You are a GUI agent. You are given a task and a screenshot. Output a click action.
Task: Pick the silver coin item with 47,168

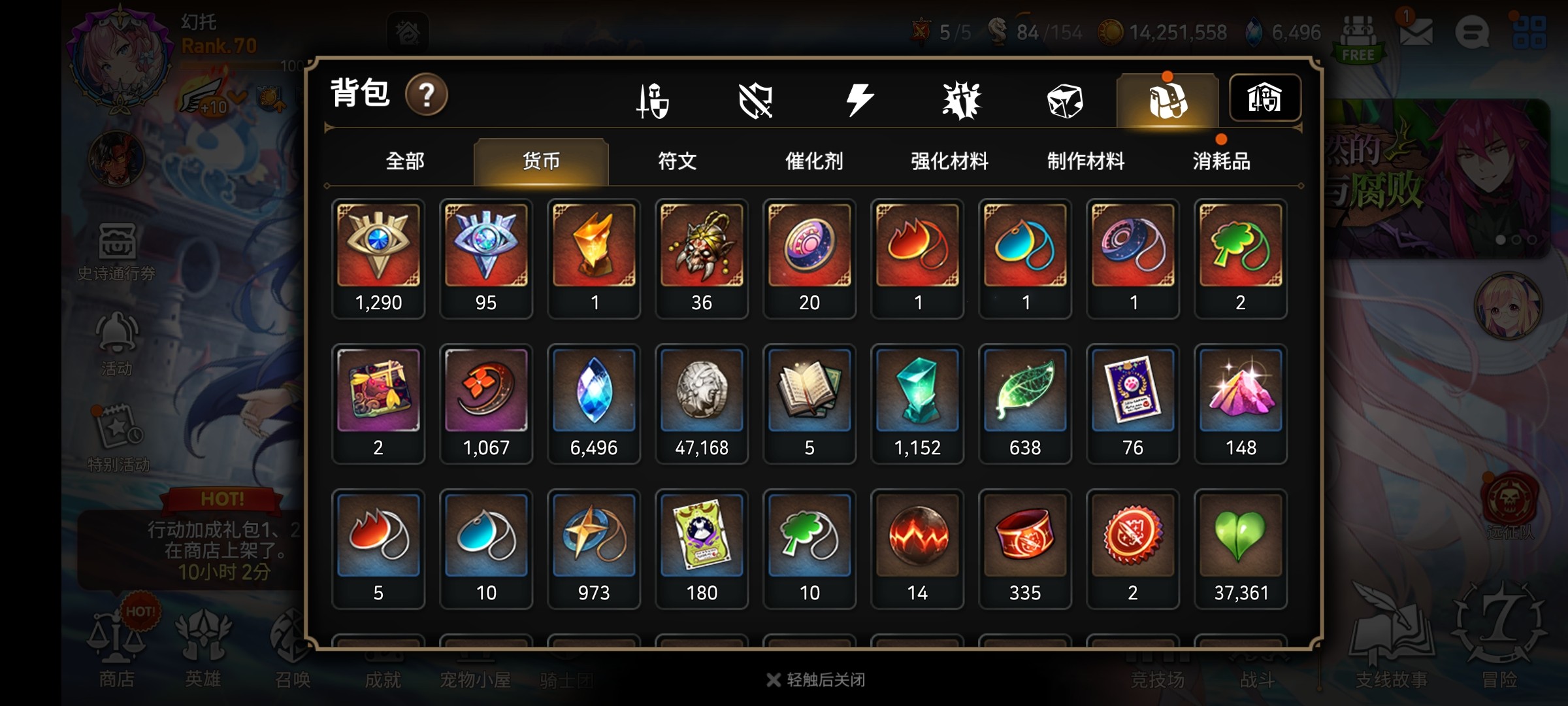tap(701, 403)
